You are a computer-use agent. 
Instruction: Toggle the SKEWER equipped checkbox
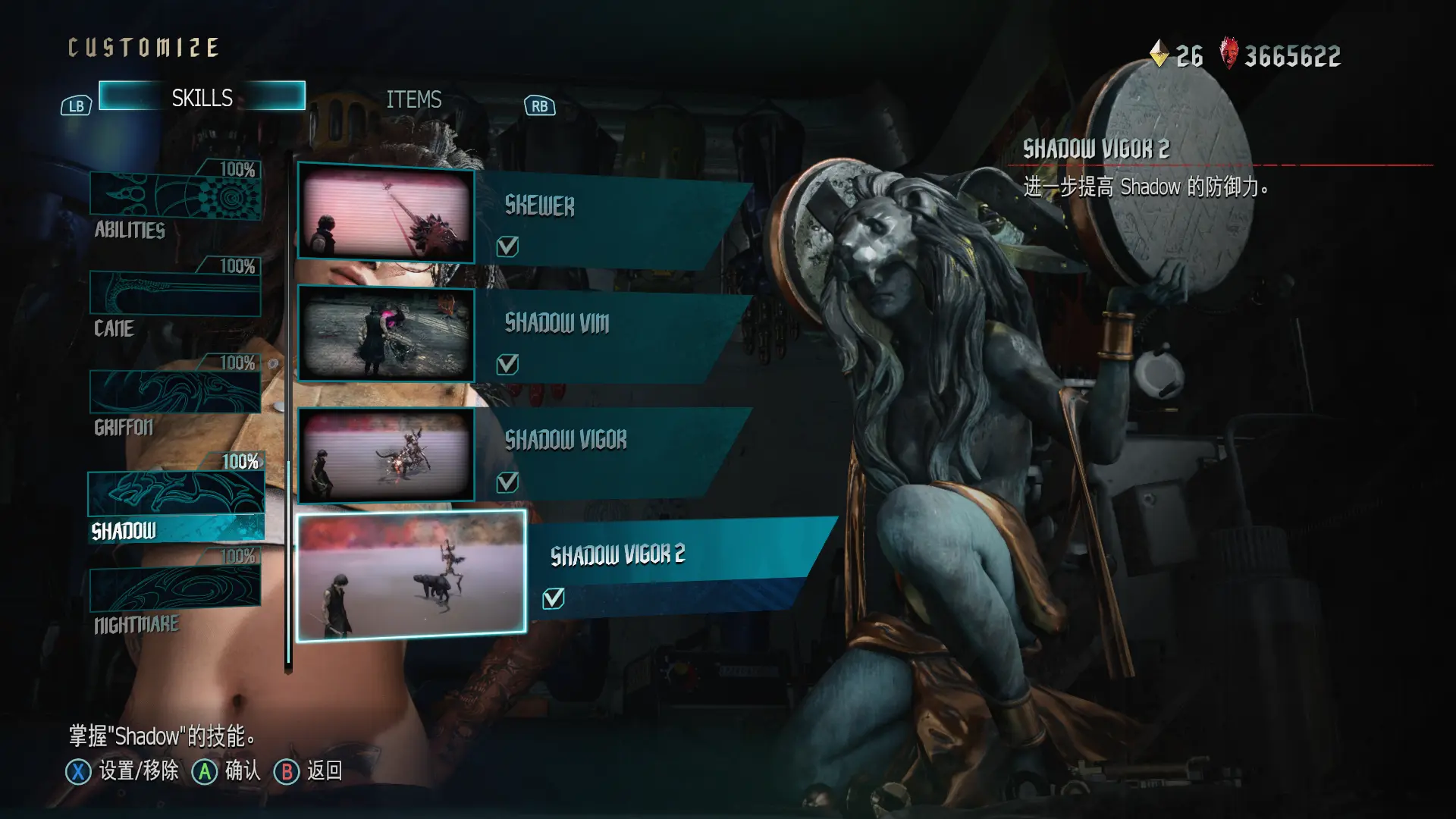(507, 246)
